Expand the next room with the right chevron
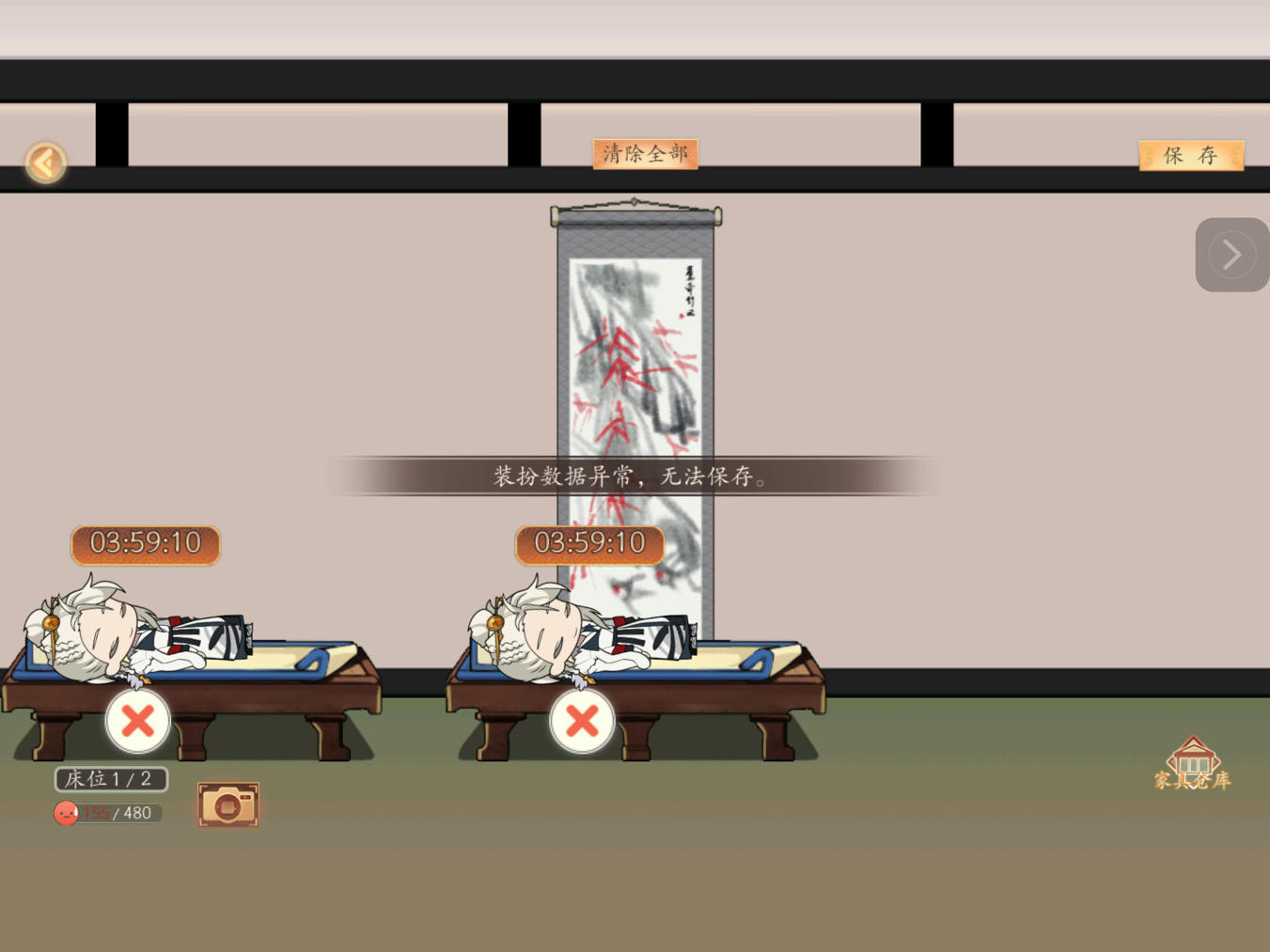The image size is (1270, 952). (x=1231, y=254)
